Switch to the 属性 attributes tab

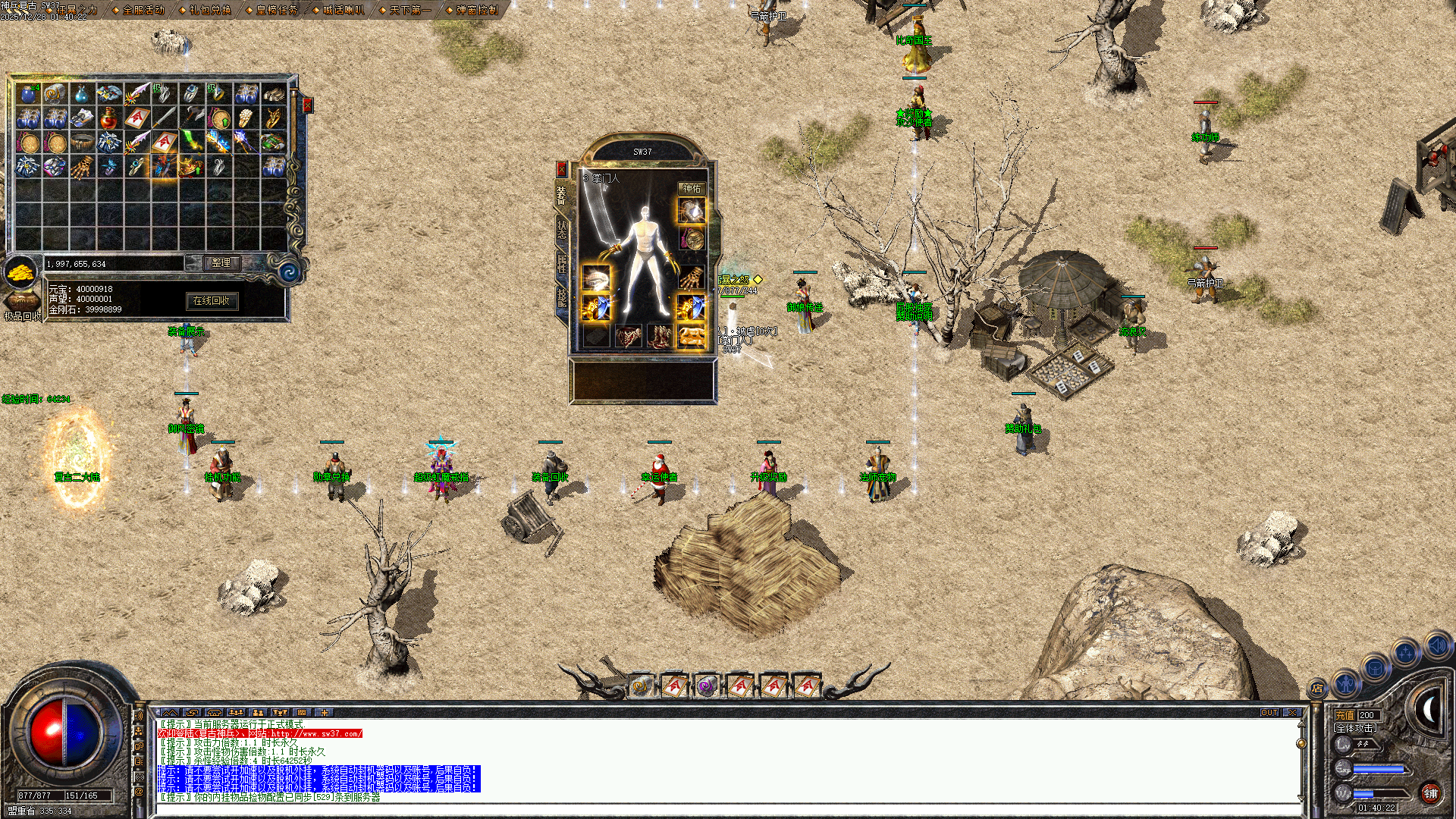(562, 263)
